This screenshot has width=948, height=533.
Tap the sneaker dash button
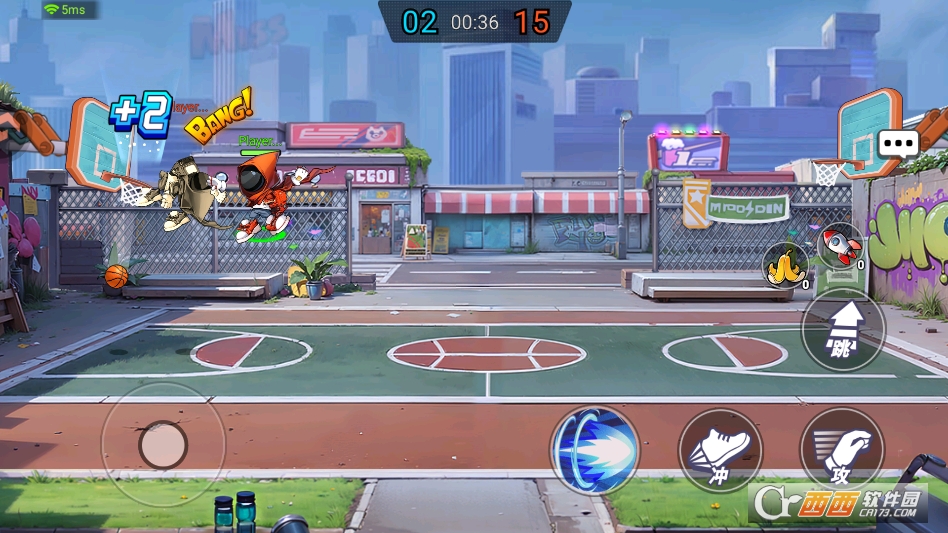click(x=720, y=450)
